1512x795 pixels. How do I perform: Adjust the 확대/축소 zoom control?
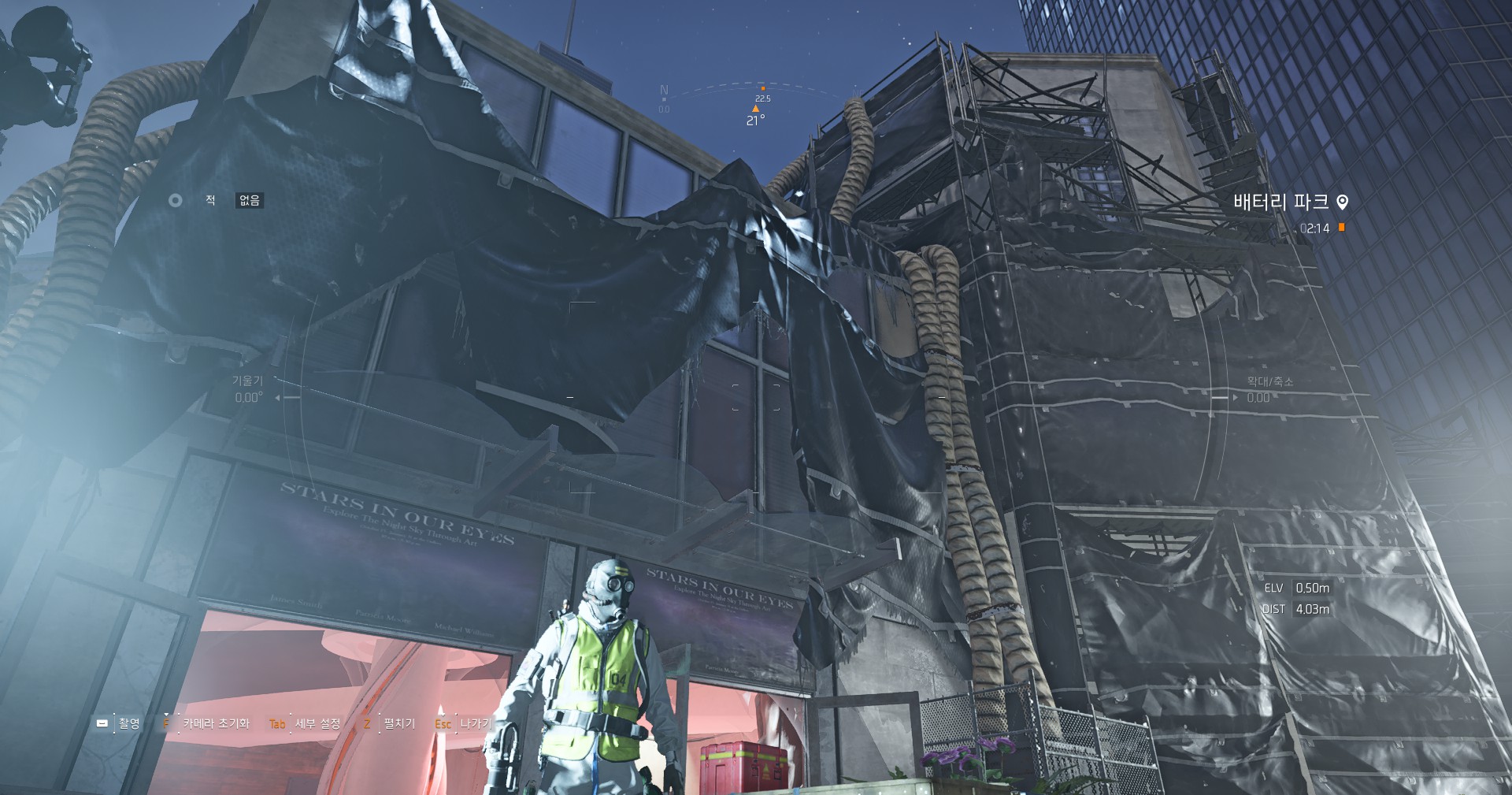[1268, 390]
